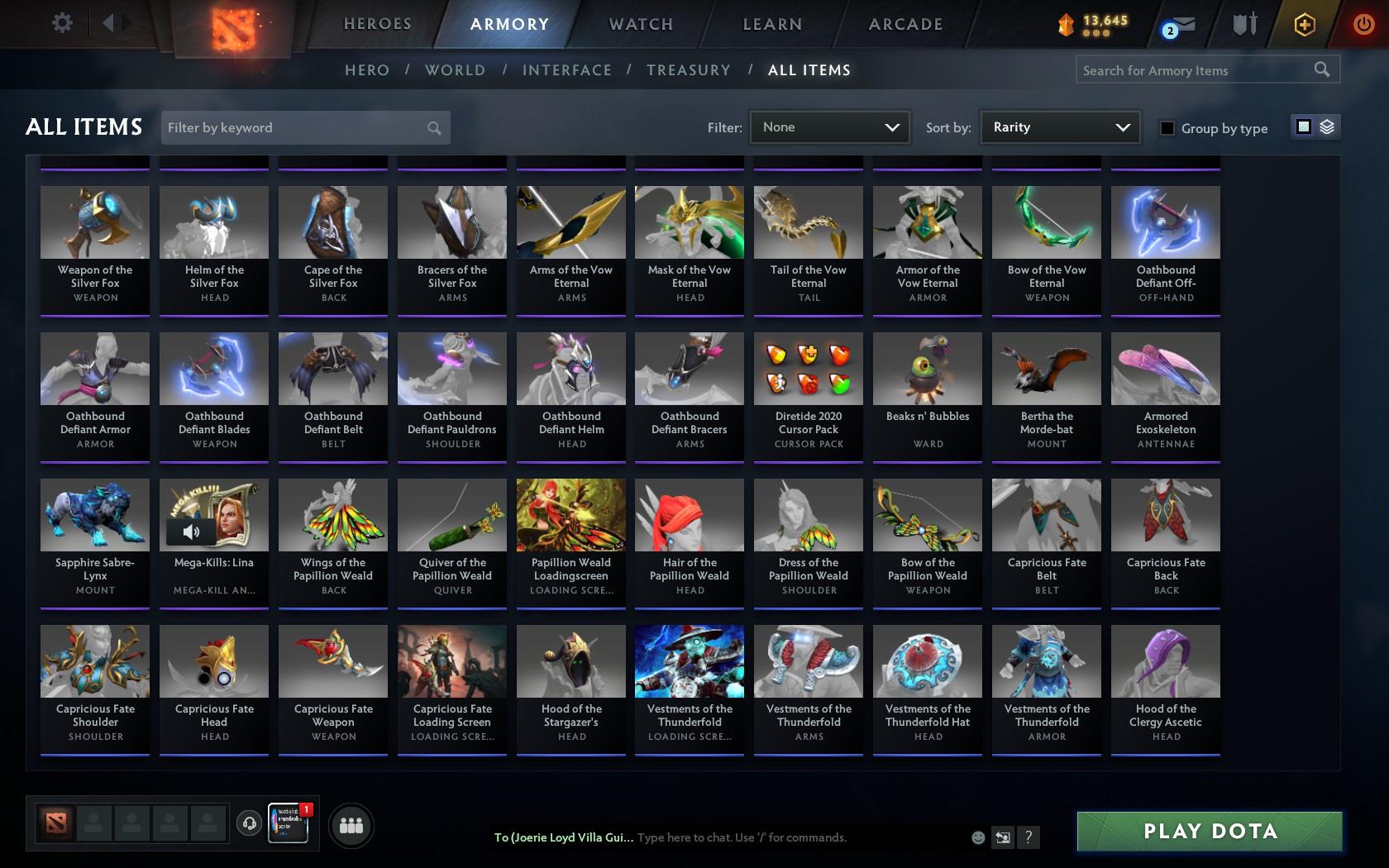This screenshot has width=1389, height=868.
Task: Mute the Mega-Kills: Lina announcer preview
Action: pyautogui.click(x=192, y=532)
